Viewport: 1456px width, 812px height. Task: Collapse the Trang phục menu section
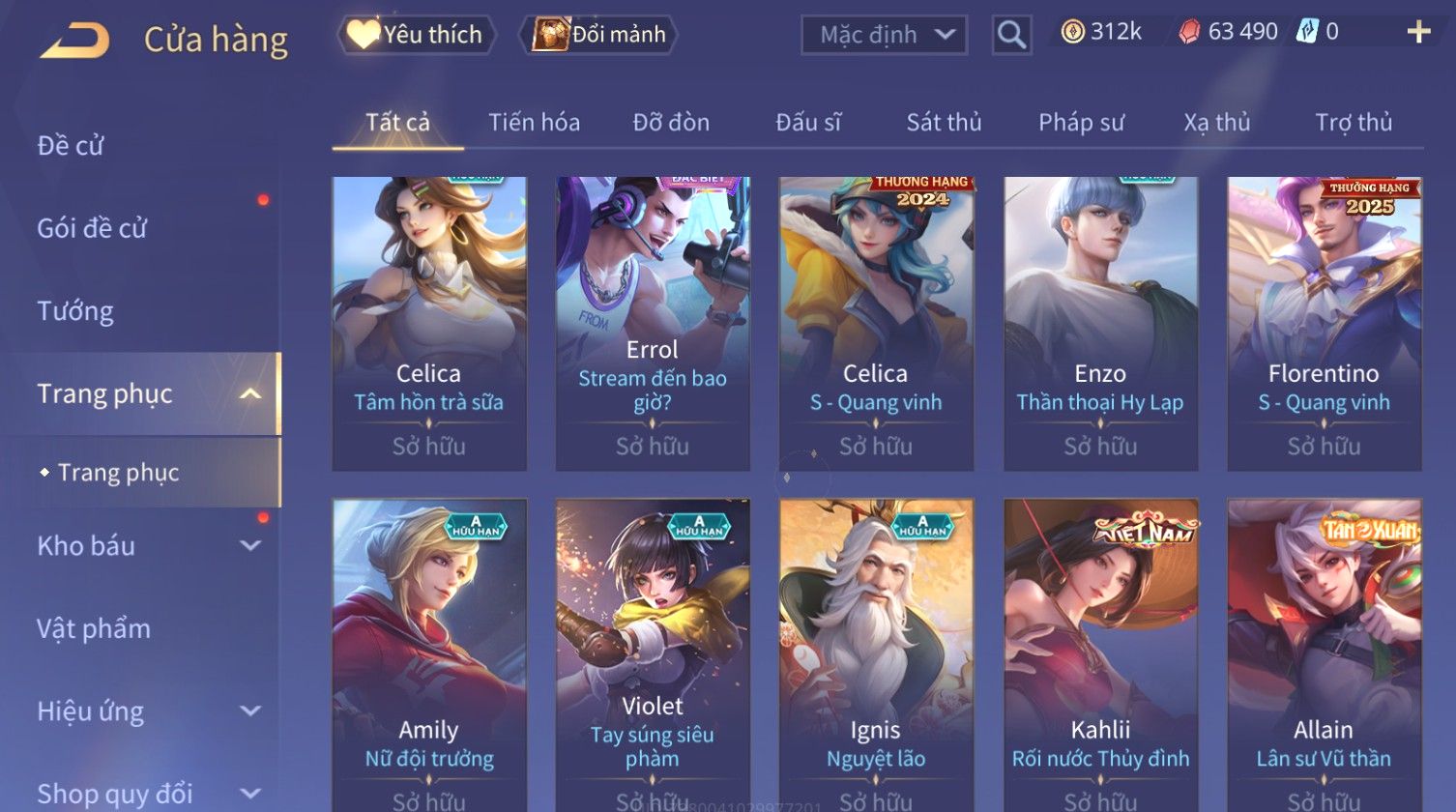click(249, 394)
